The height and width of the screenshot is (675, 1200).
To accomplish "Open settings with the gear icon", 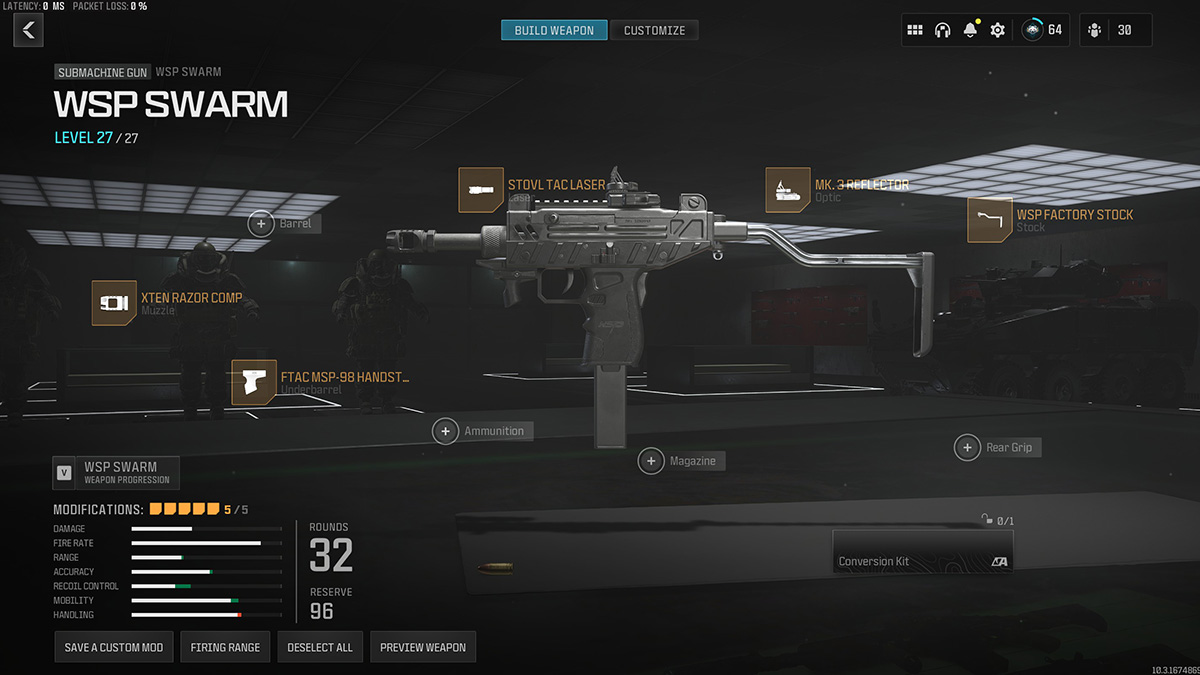I will click(997, 31).
